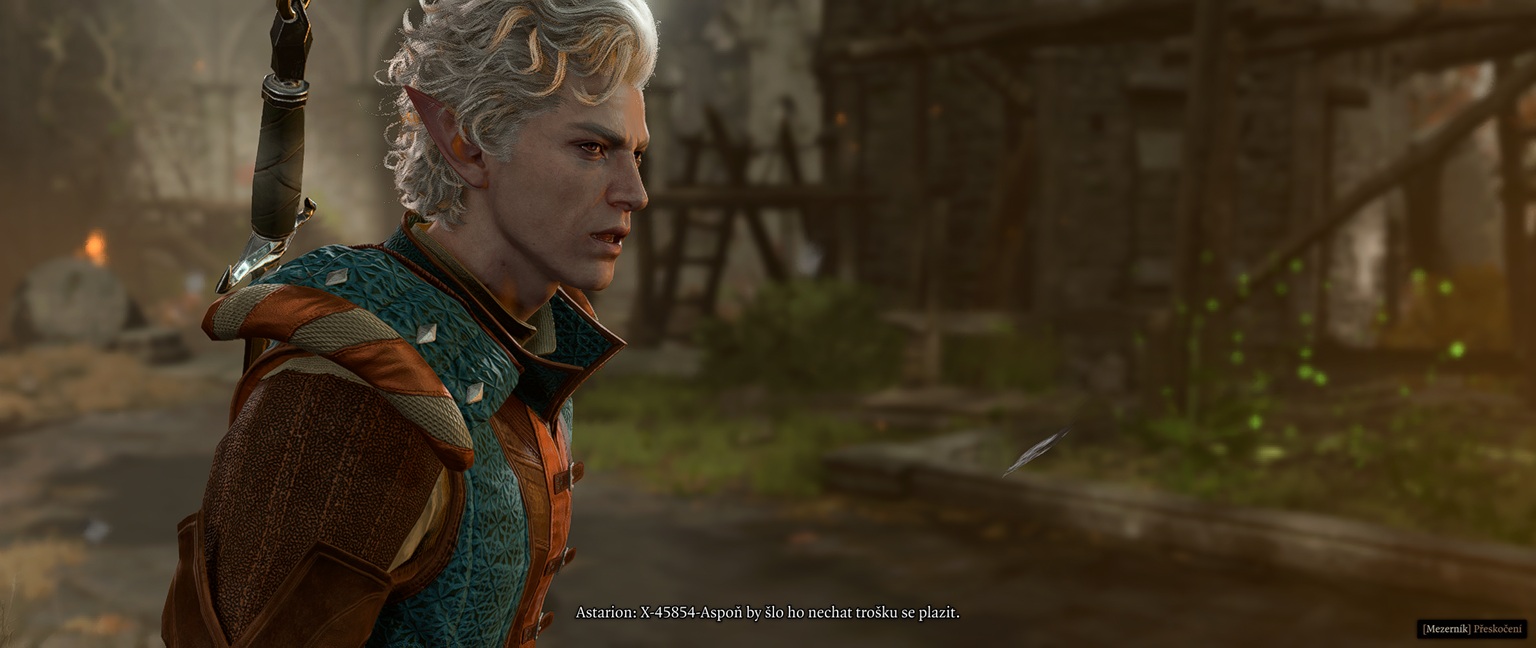
Task: Skip the dialogue with the Přeskočení button
Action: click(x=1472, y=629)
